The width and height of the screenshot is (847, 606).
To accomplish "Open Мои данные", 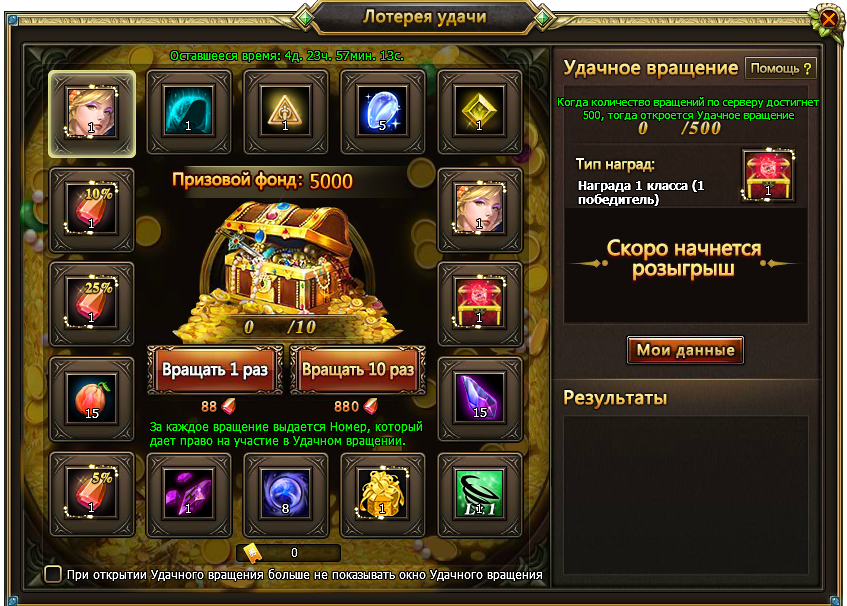I will (685, 349).
